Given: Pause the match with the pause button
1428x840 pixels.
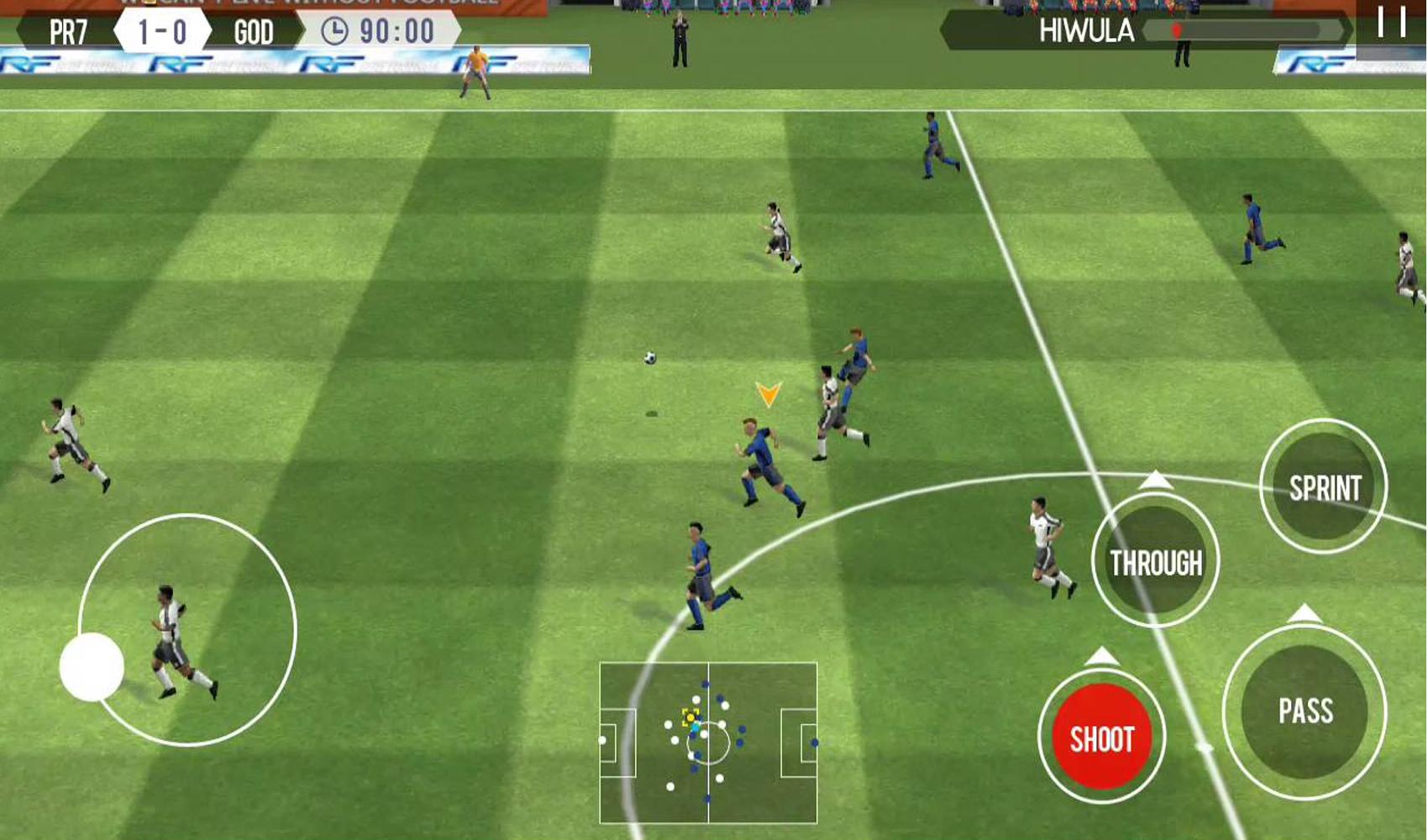Looking at the screenshot, I should coord(1390,25).
